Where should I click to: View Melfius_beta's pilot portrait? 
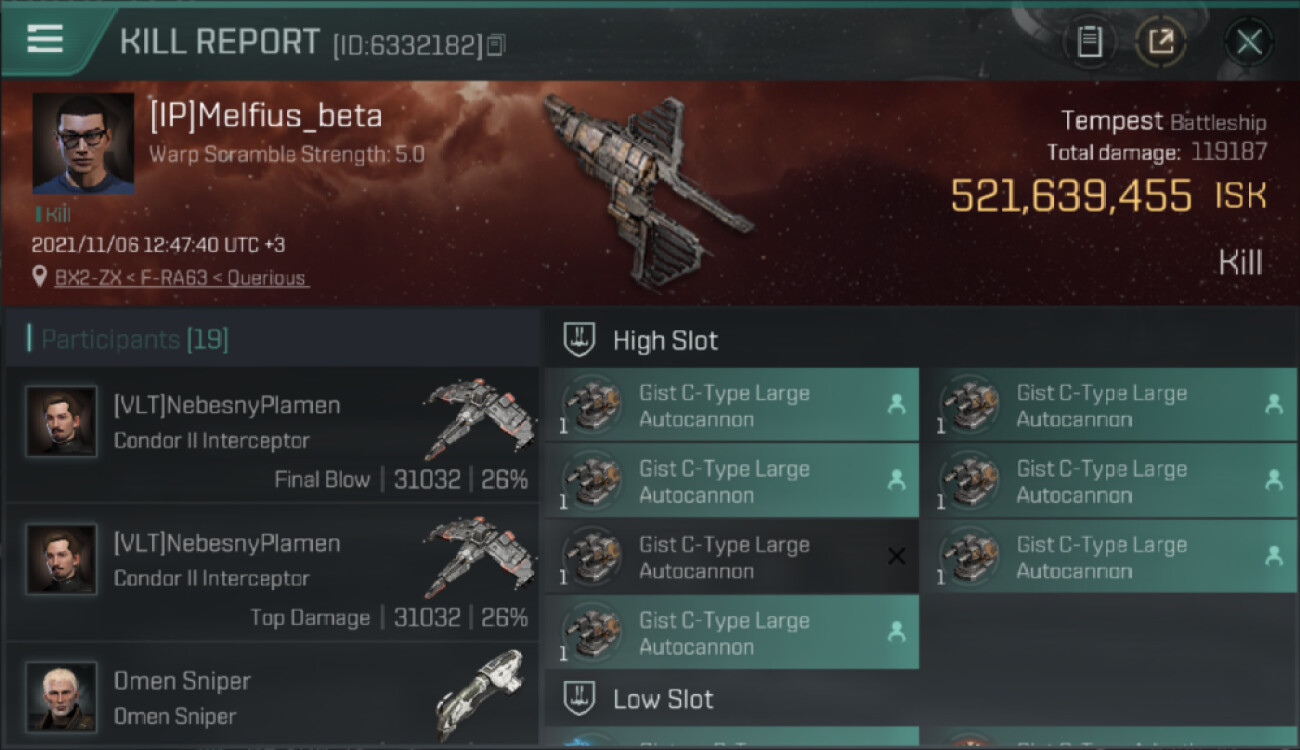coord(83,143)
